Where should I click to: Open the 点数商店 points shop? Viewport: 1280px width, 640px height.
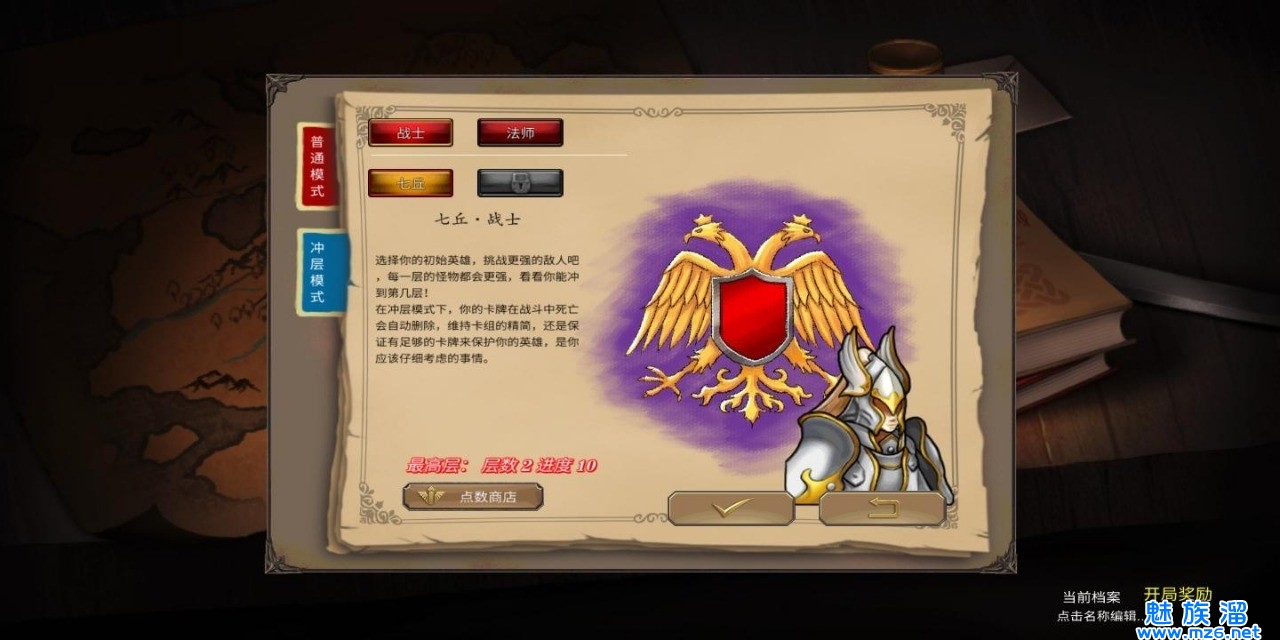[x=473, y=496]
